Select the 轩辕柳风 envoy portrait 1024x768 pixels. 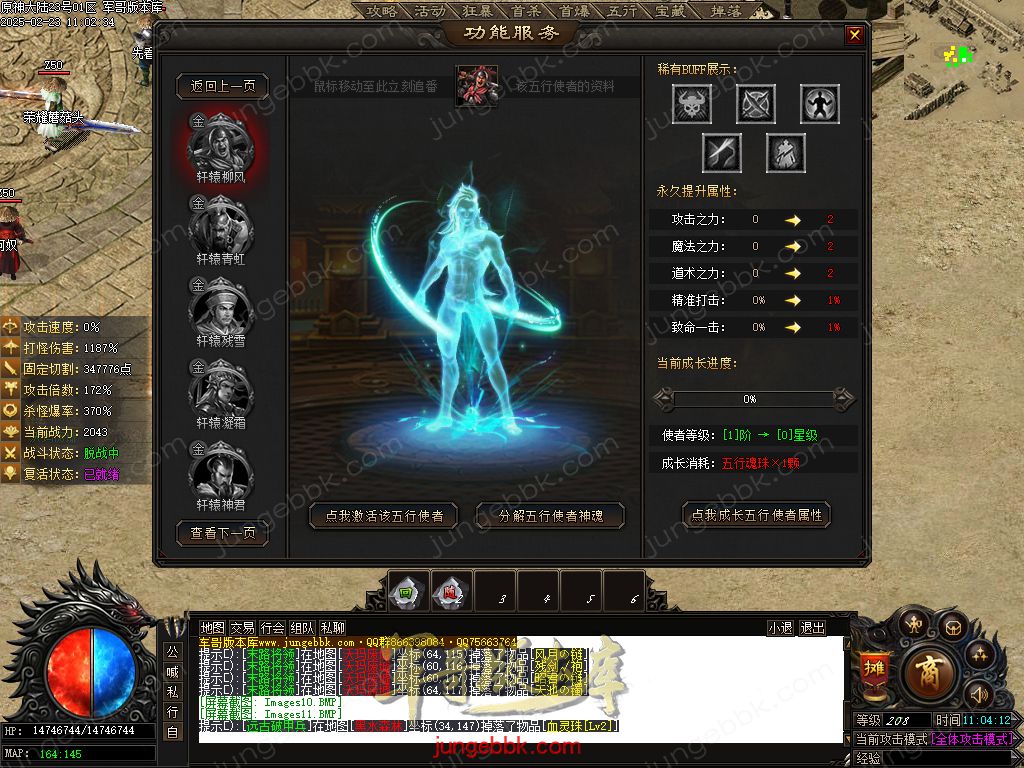(x=220, y=146)
